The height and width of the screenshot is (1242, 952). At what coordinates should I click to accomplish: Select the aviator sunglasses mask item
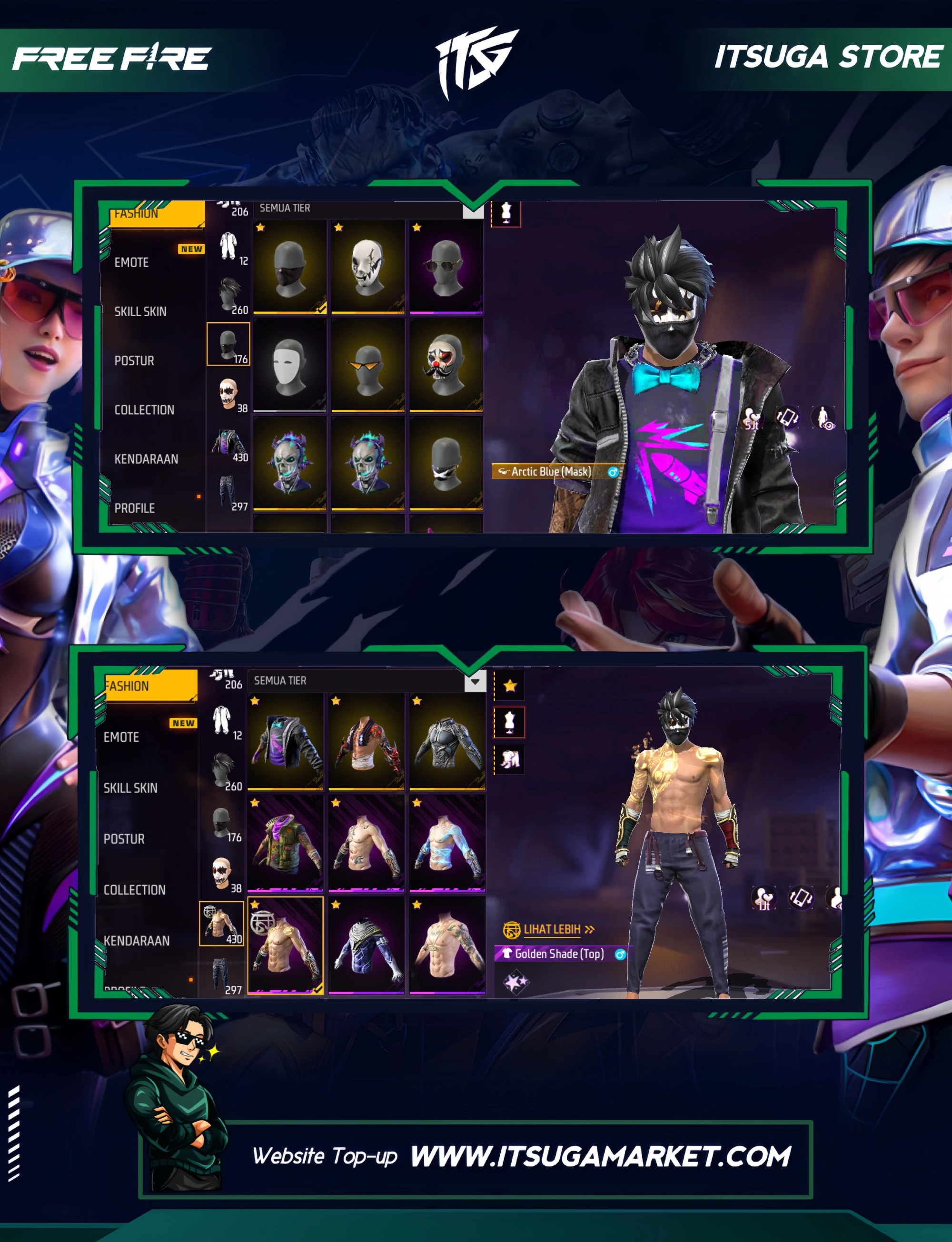[x=446, y=266]
